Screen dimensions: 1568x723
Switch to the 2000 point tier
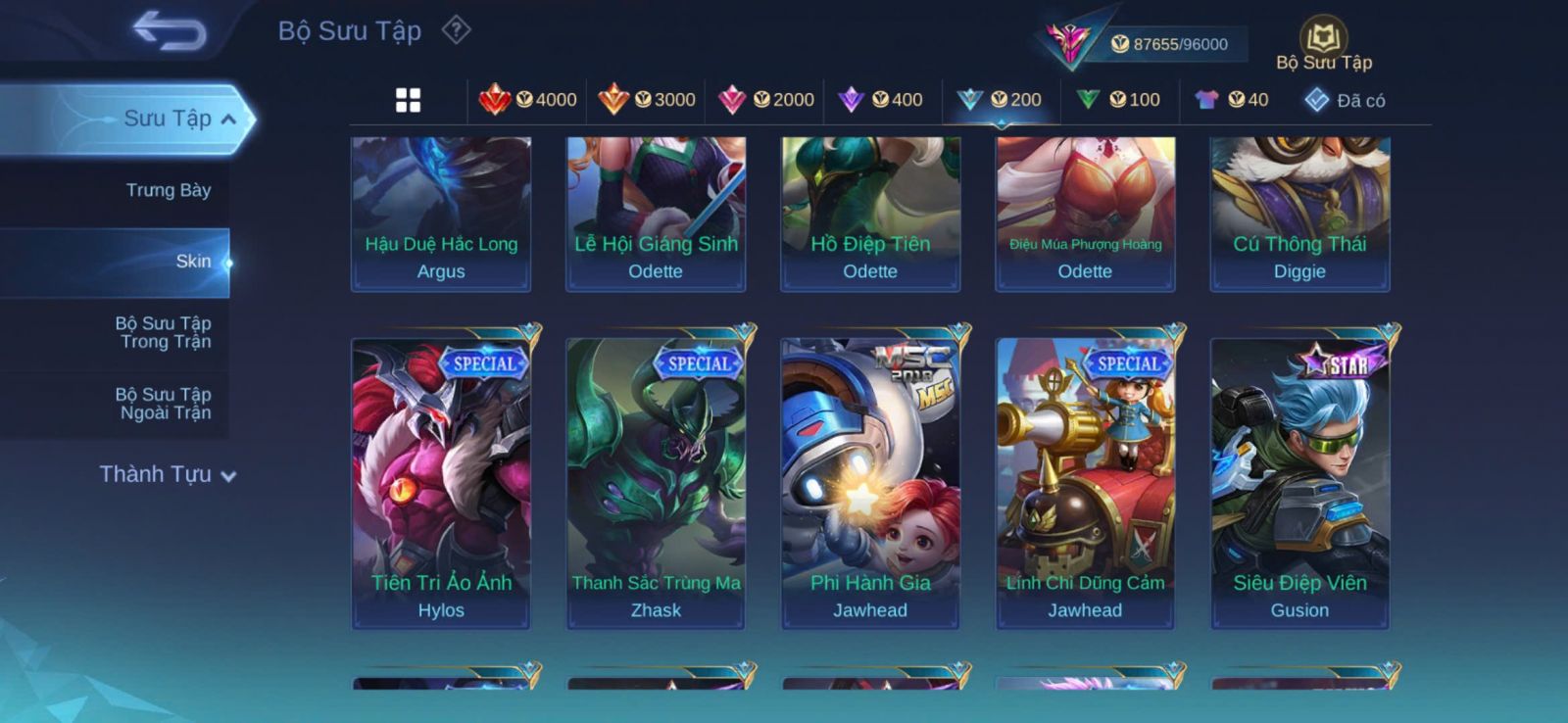[x=766, y=100]
